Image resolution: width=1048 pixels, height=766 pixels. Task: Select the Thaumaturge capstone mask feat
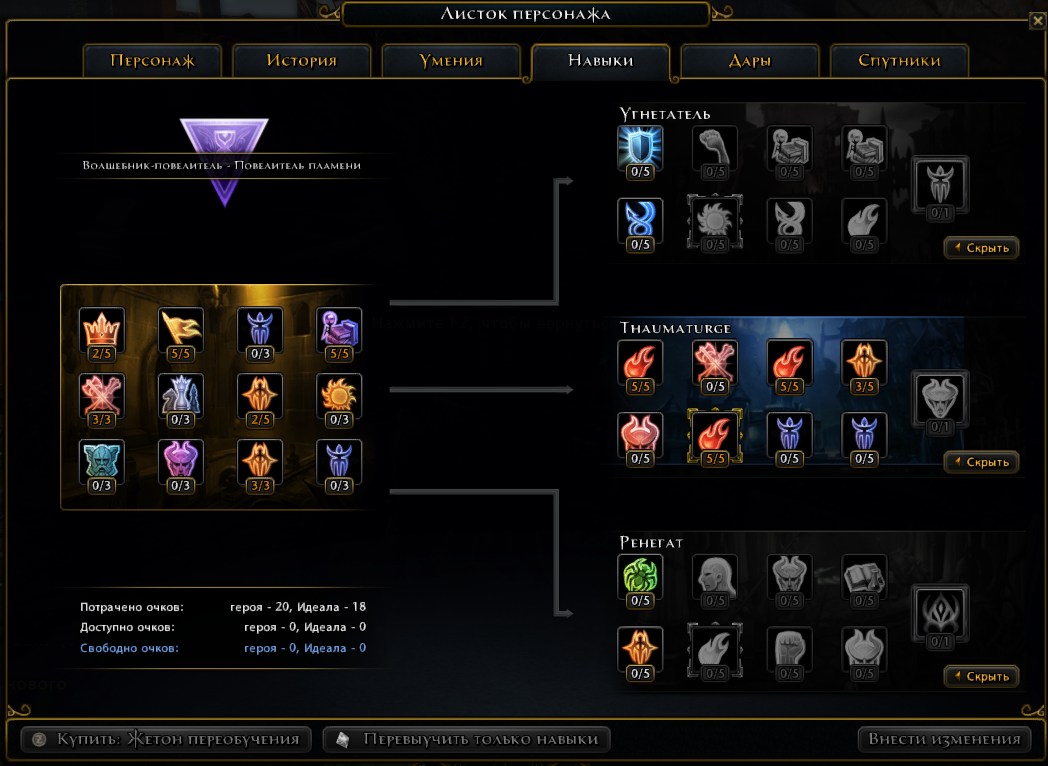point(939,398)
